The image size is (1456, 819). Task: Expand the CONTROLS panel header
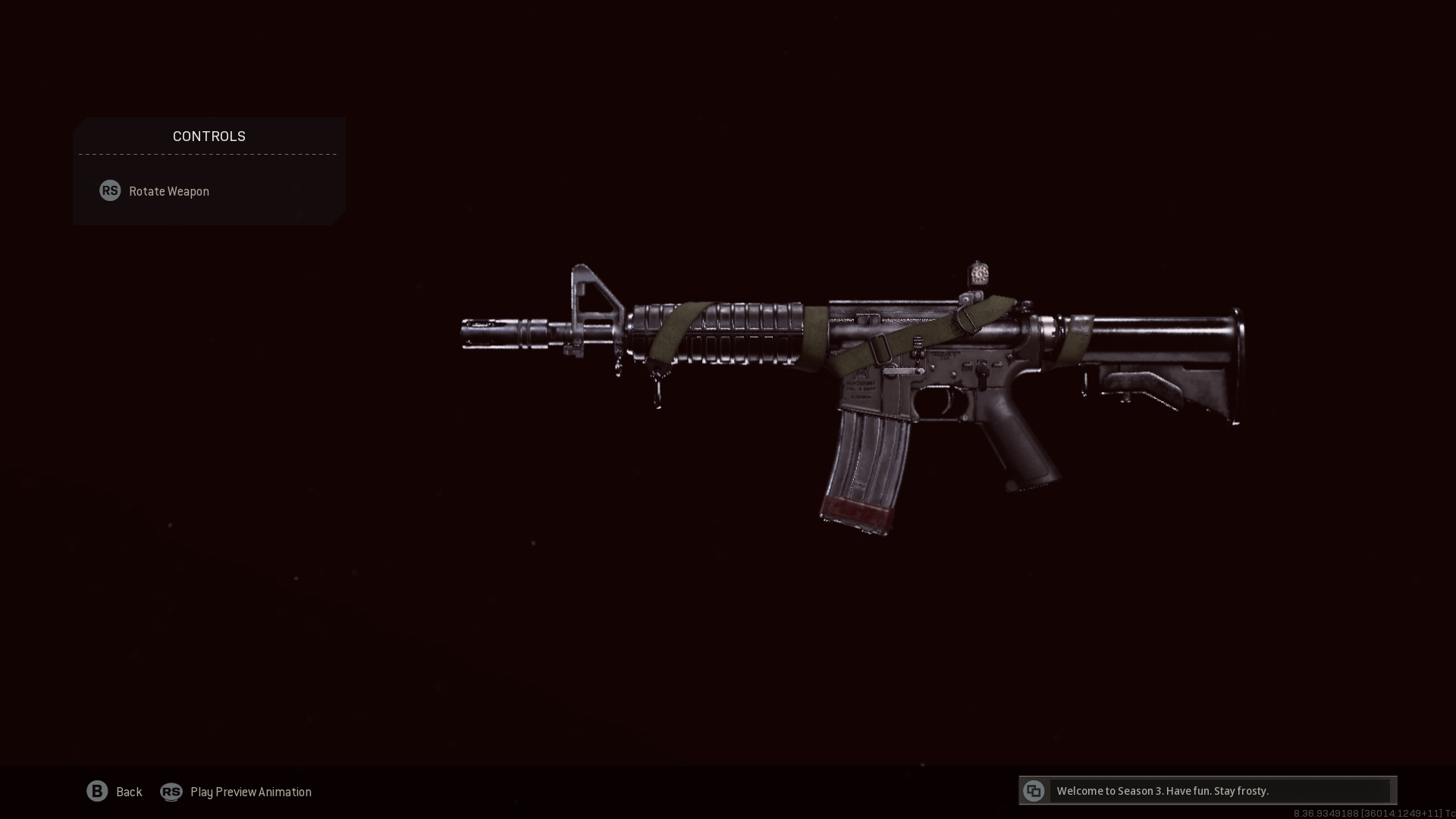click(x=209, y=136)
